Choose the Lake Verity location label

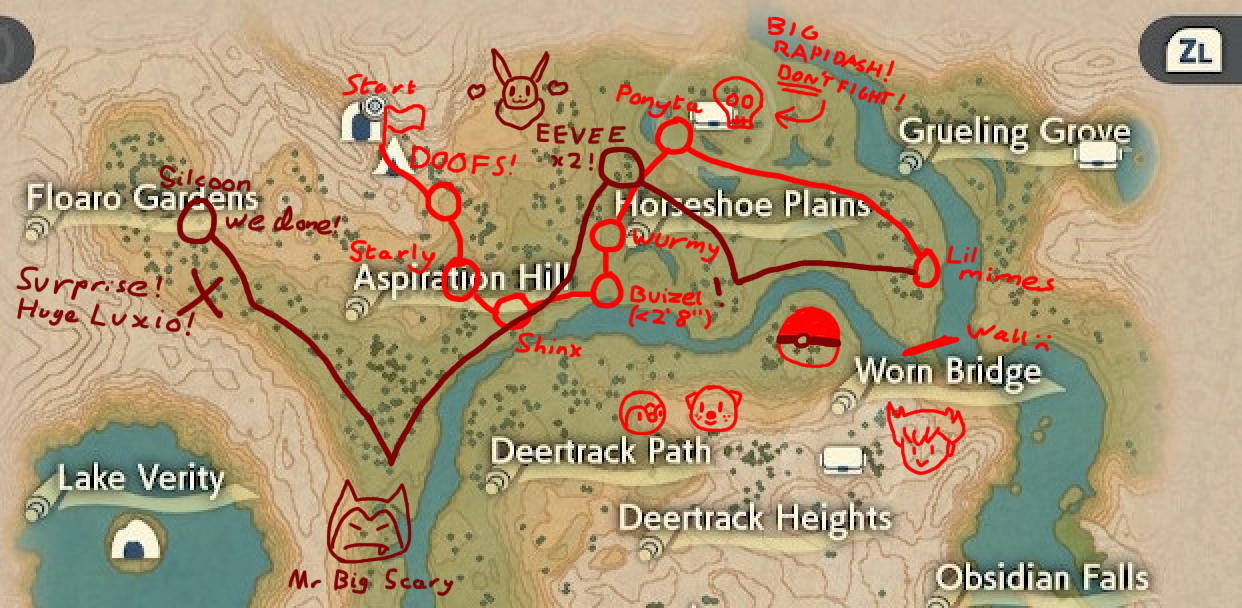point(140,478)
